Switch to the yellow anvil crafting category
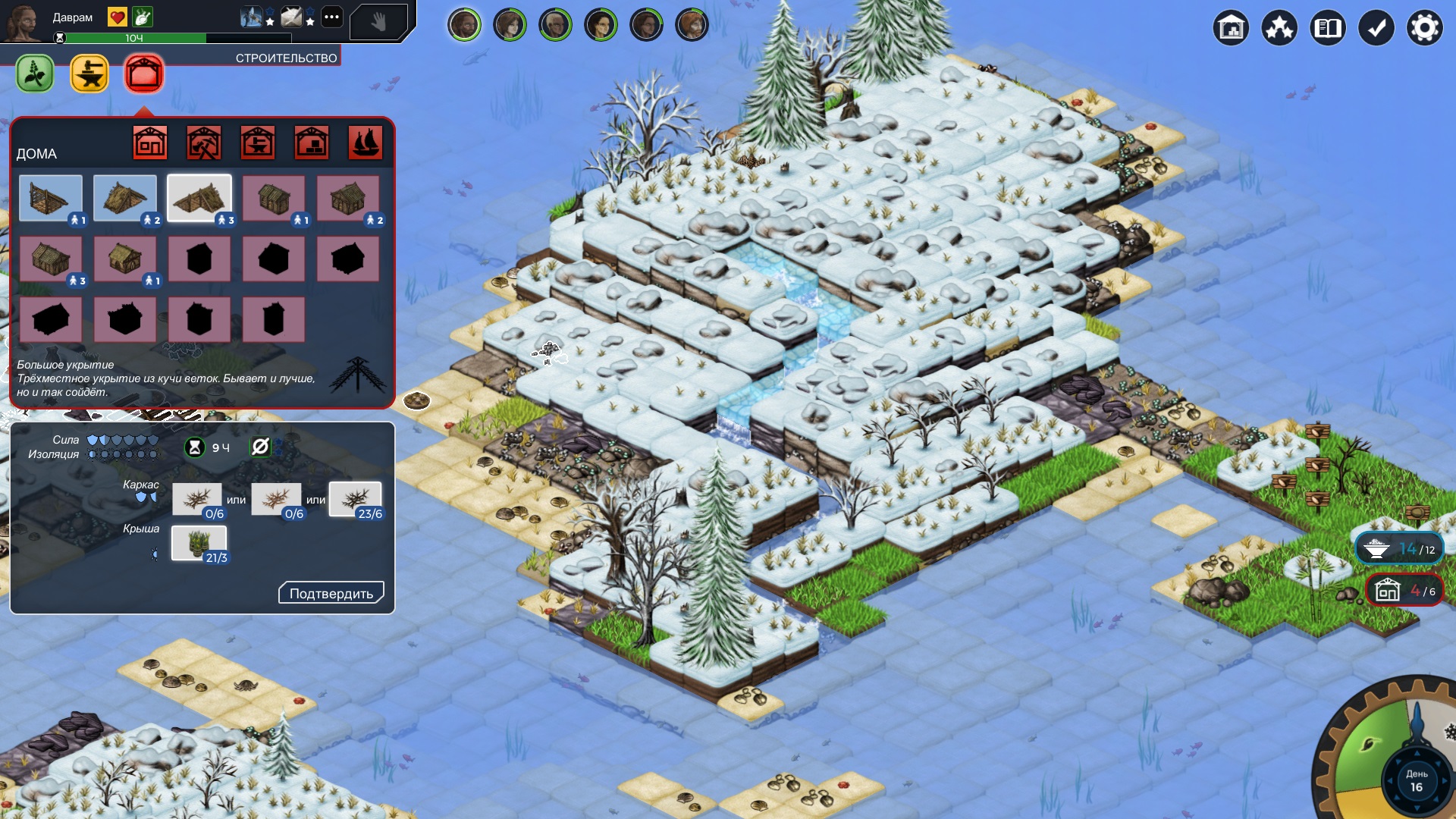The image size is (1456, 819). pyautogui.click(x=89, y=74)
